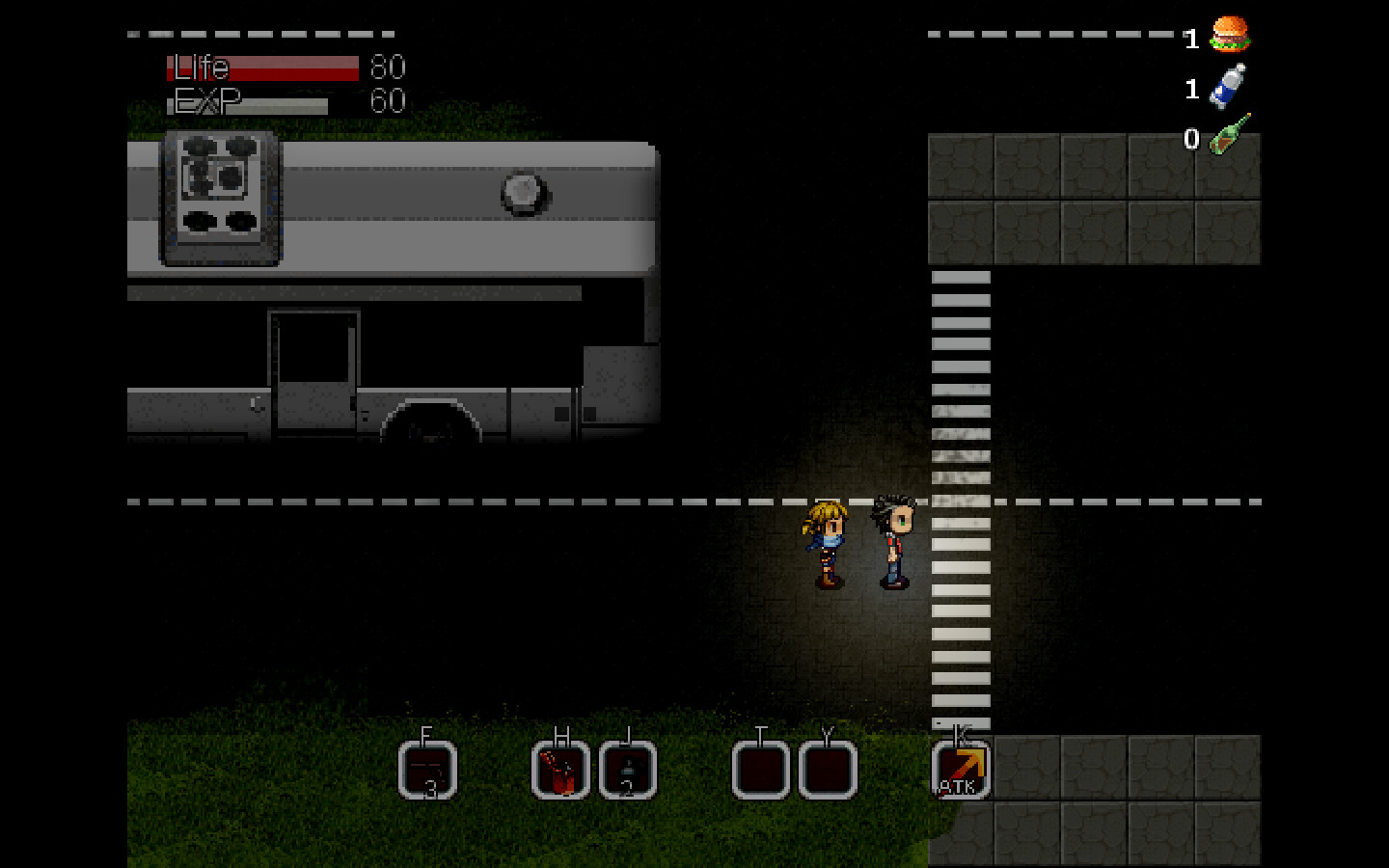
Task: Select the grenade in the J slot
Action: (628, 767)
